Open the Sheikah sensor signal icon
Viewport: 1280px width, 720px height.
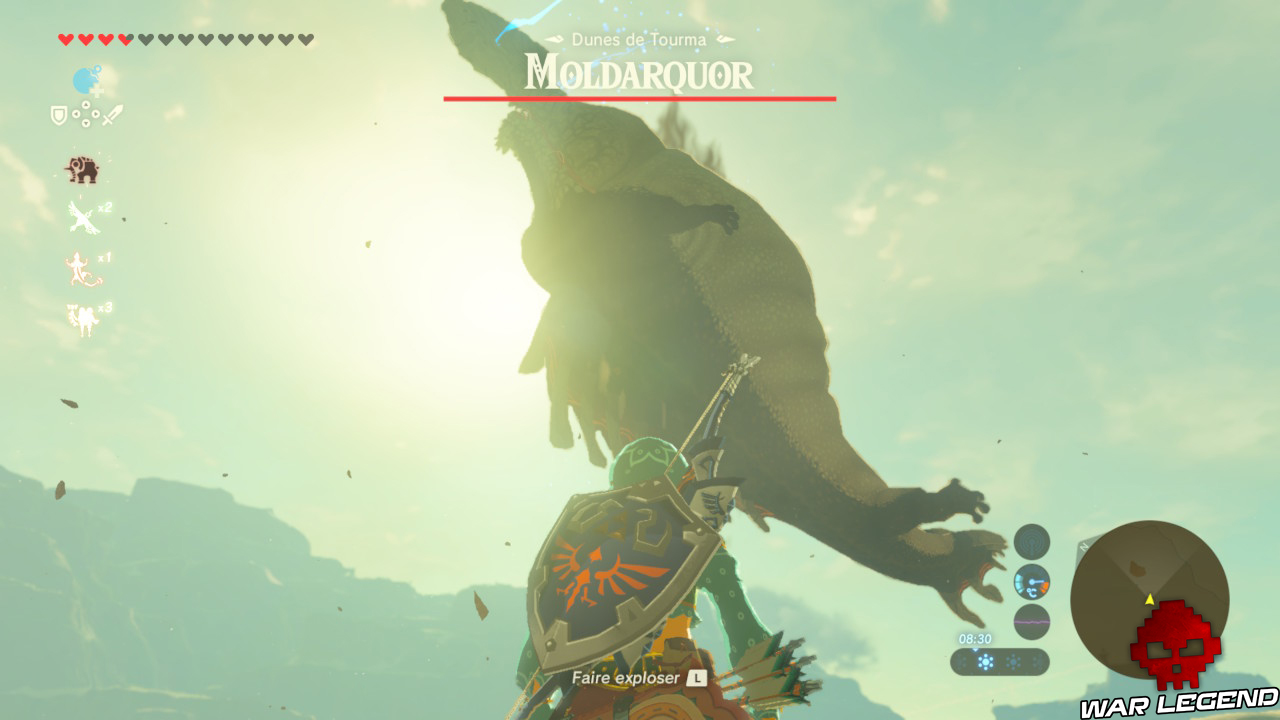(1031, 542)
